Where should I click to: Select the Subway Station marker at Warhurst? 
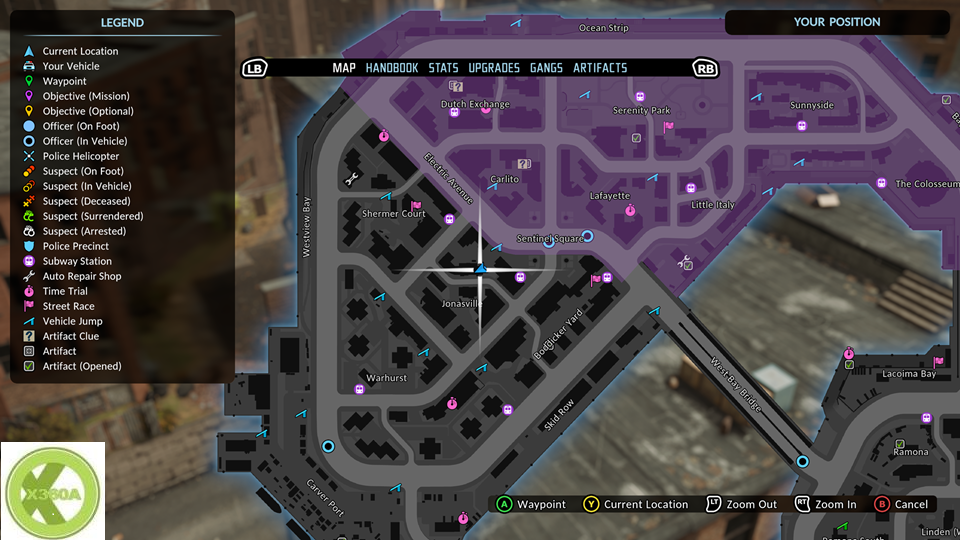click(x=359, y=389)
